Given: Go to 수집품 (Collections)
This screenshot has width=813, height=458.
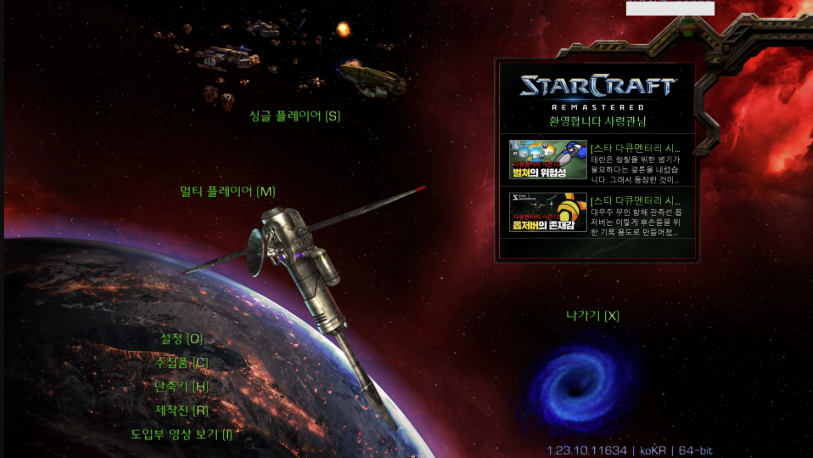Looking at the screenshot, I should pos(181,362).
